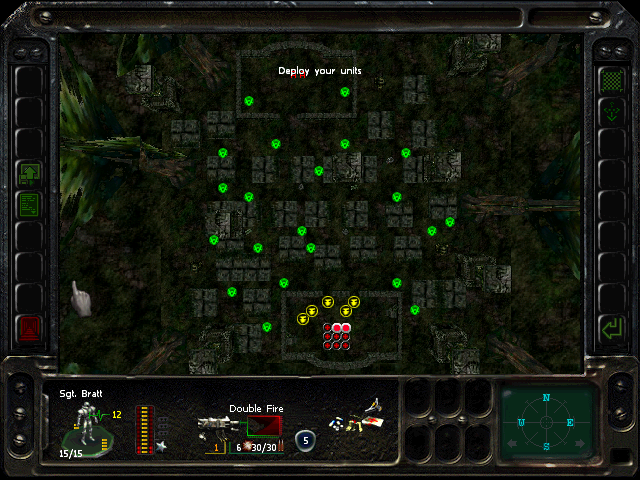Pick the red squad deployment marker cluster
This screenshot has height=480, width=640.
[337, 335]
